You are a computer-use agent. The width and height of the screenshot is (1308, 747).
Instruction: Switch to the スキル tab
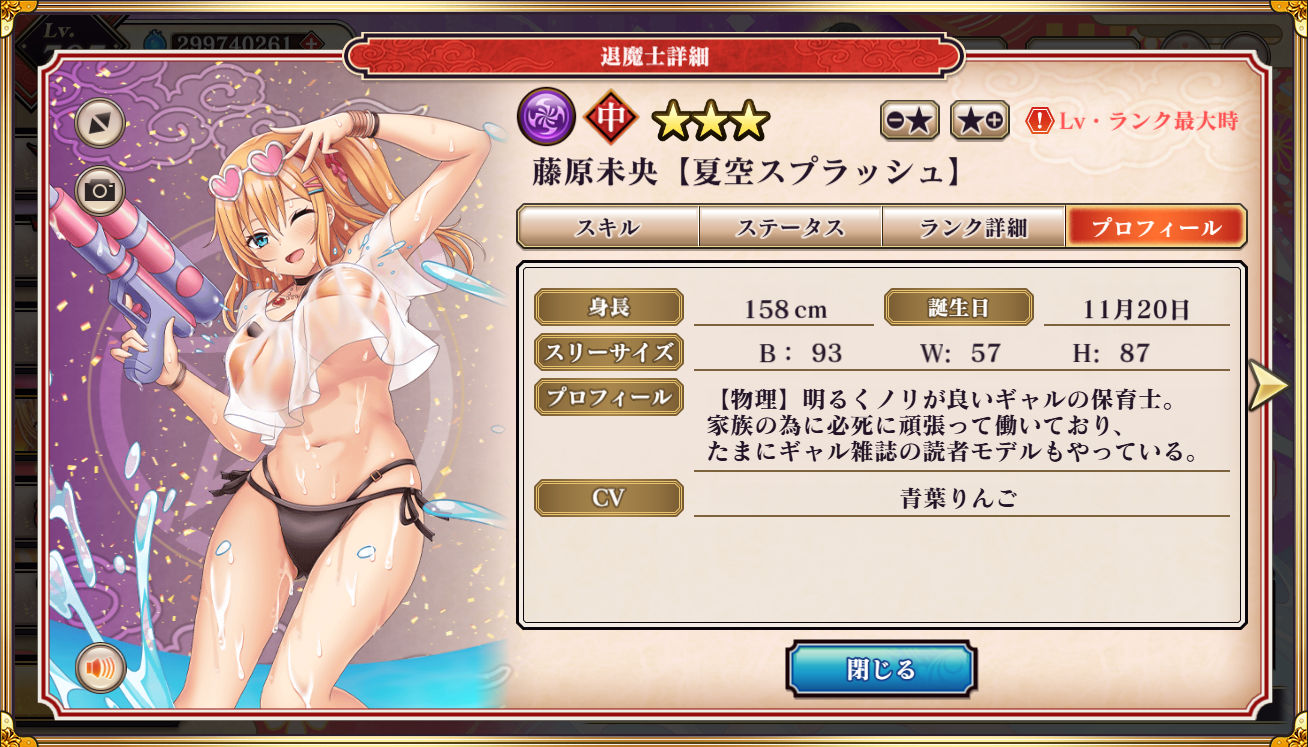(607, 227)
